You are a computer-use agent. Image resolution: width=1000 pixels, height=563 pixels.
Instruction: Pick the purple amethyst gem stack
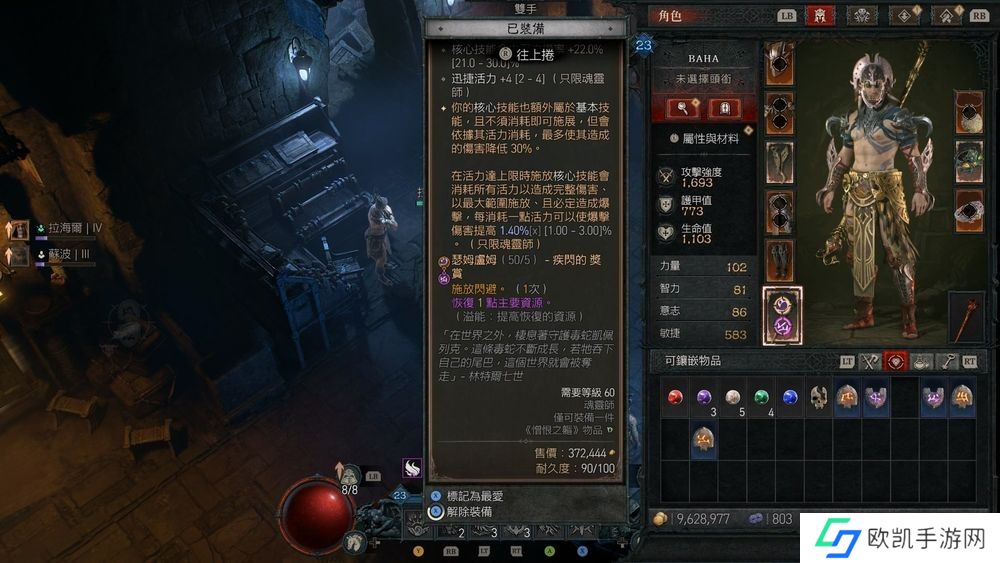[705, 398]
